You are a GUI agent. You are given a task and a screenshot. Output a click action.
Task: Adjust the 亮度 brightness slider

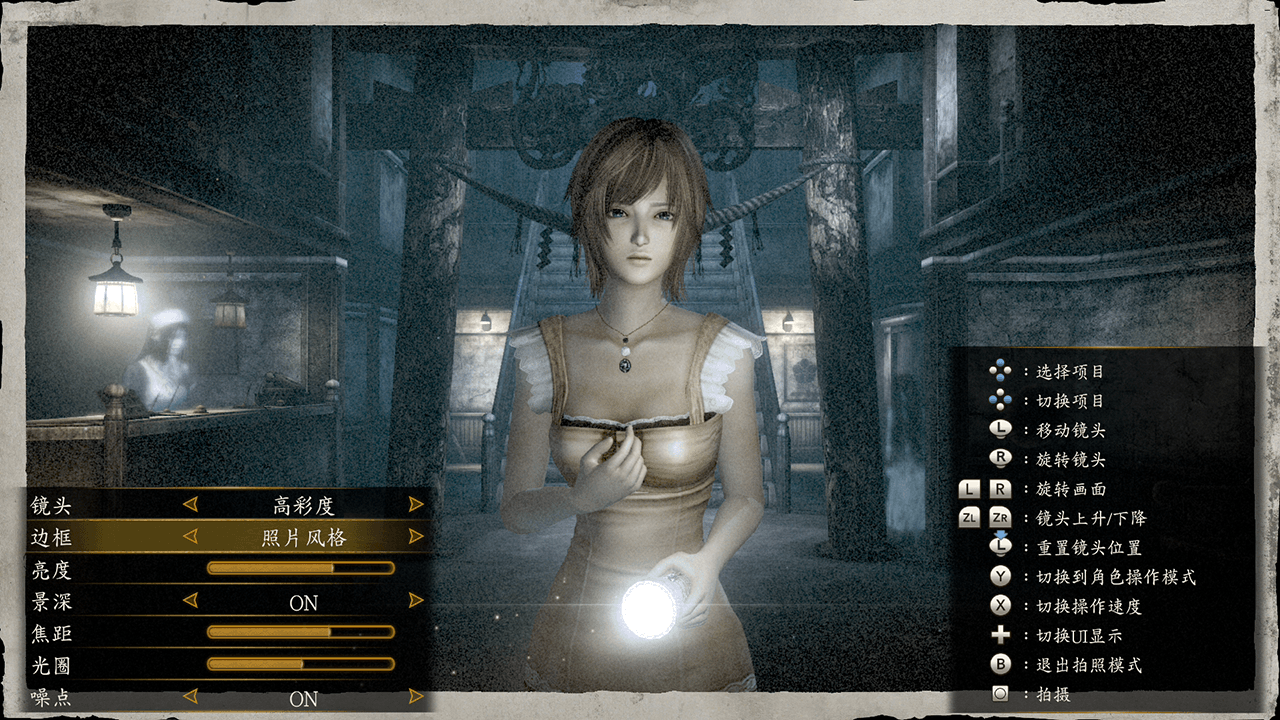tap(300, 568)
